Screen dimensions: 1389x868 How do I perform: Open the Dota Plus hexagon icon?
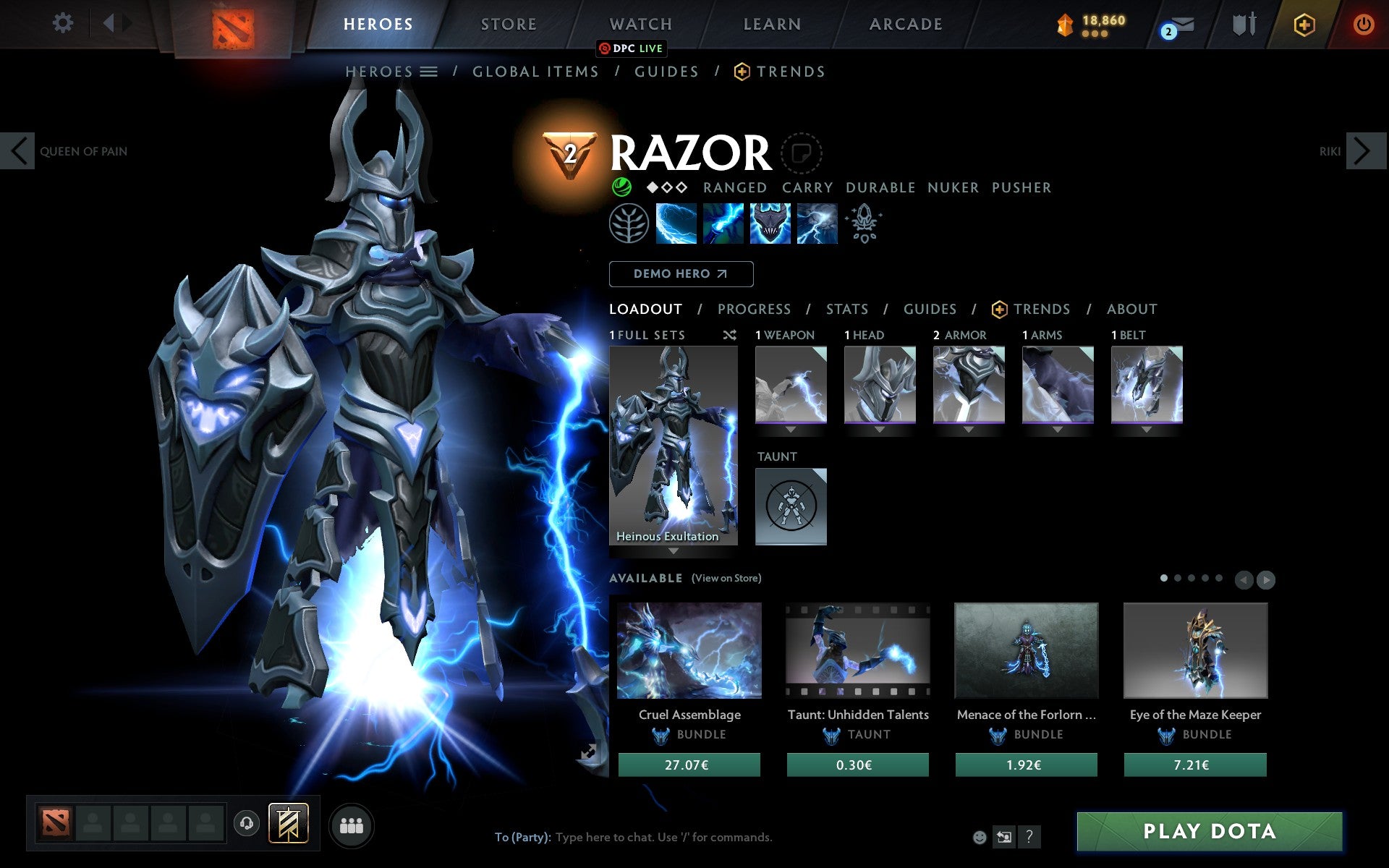(x=1303, y=23)
